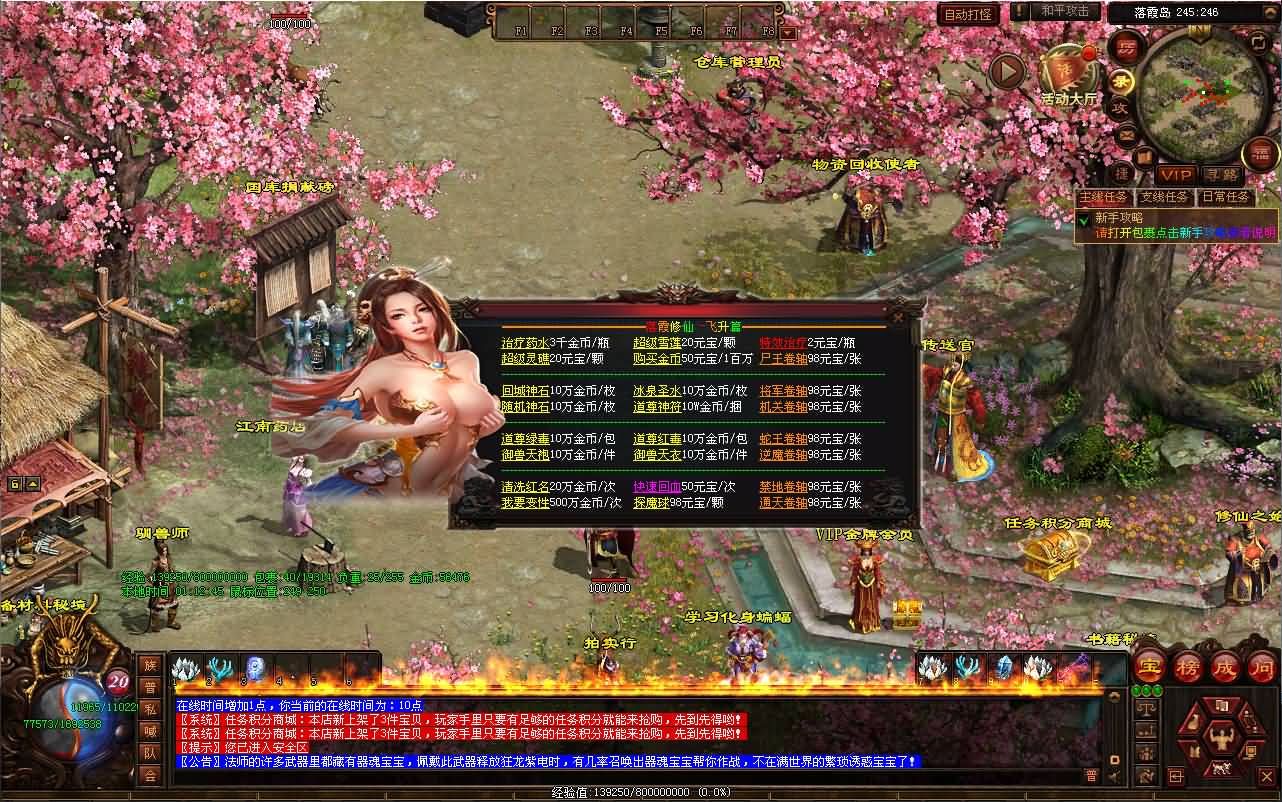Open the 宝 treasure round icon at bottom right
The image size is (1282, 802).
click(x=1150, y=667)
